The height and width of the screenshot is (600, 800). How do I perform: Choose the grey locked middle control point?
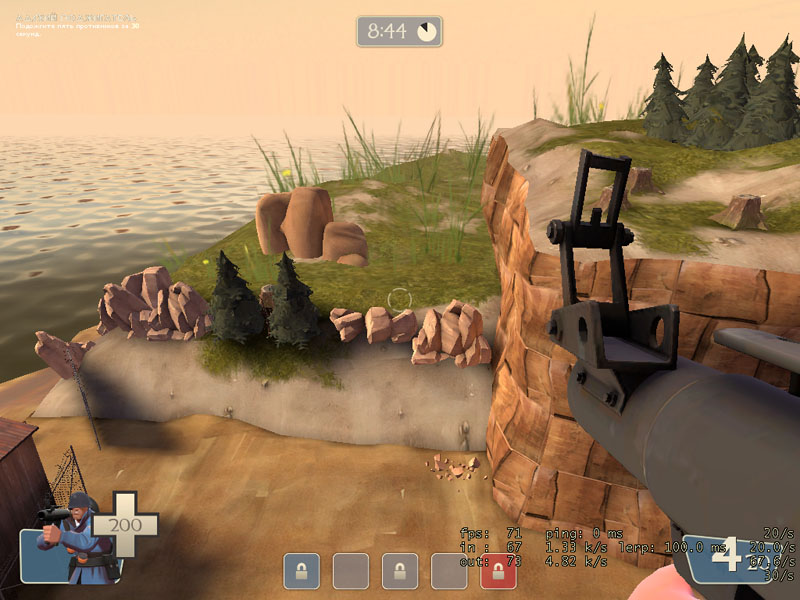[x=400, y=571]
